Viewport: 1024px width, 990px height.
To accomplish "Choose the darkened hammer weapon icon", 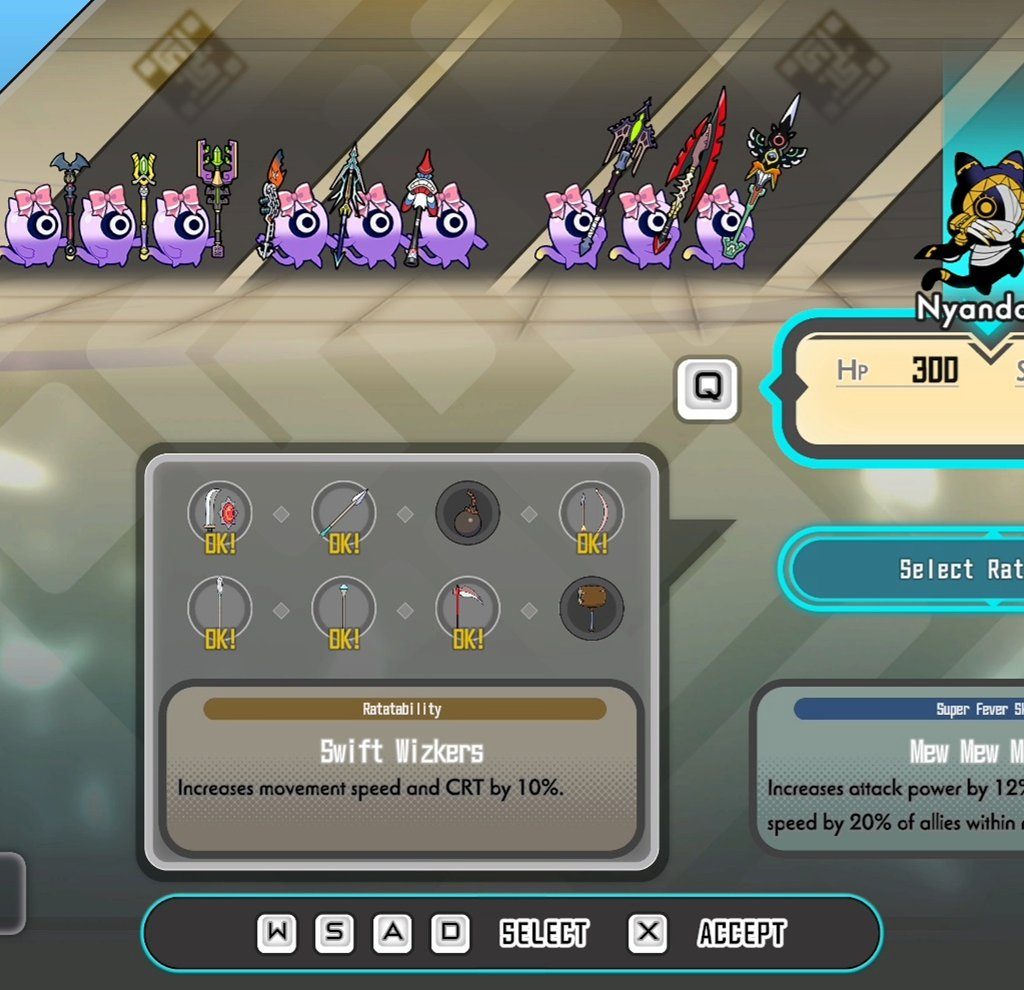I will pyautogui.click(x=591, y=609).
